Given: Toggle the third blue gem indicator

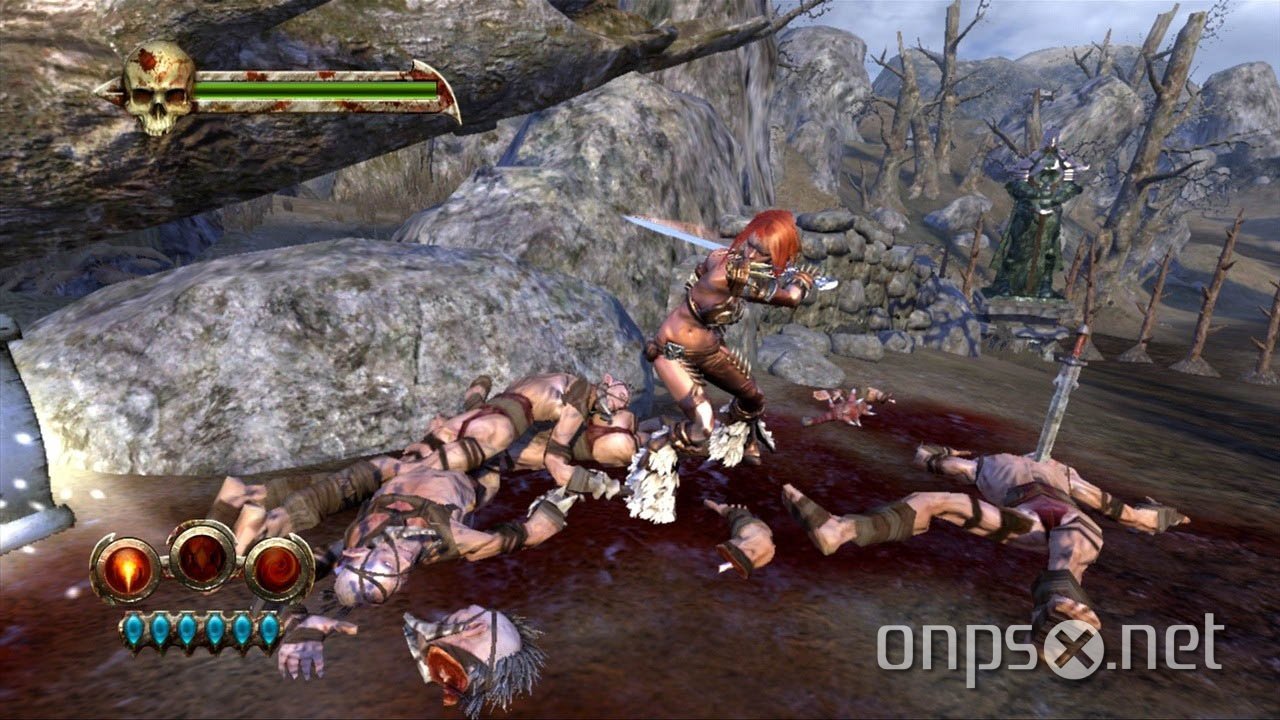Looking at the screenshot, I should tap(186, 628).
